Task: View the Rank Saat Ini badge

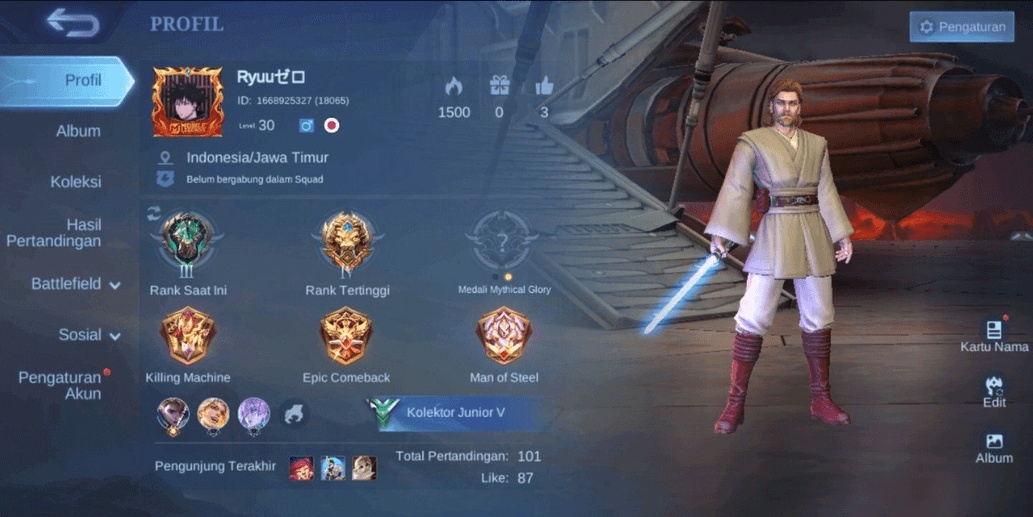Action: (188, 241)
